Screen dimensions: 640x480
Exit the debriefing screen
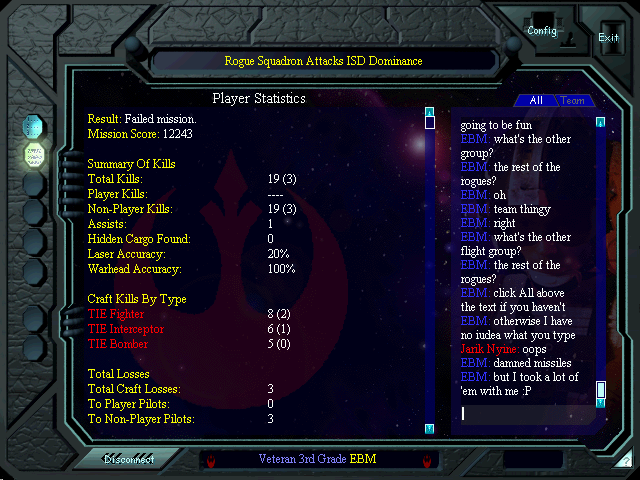pos(608,37)
